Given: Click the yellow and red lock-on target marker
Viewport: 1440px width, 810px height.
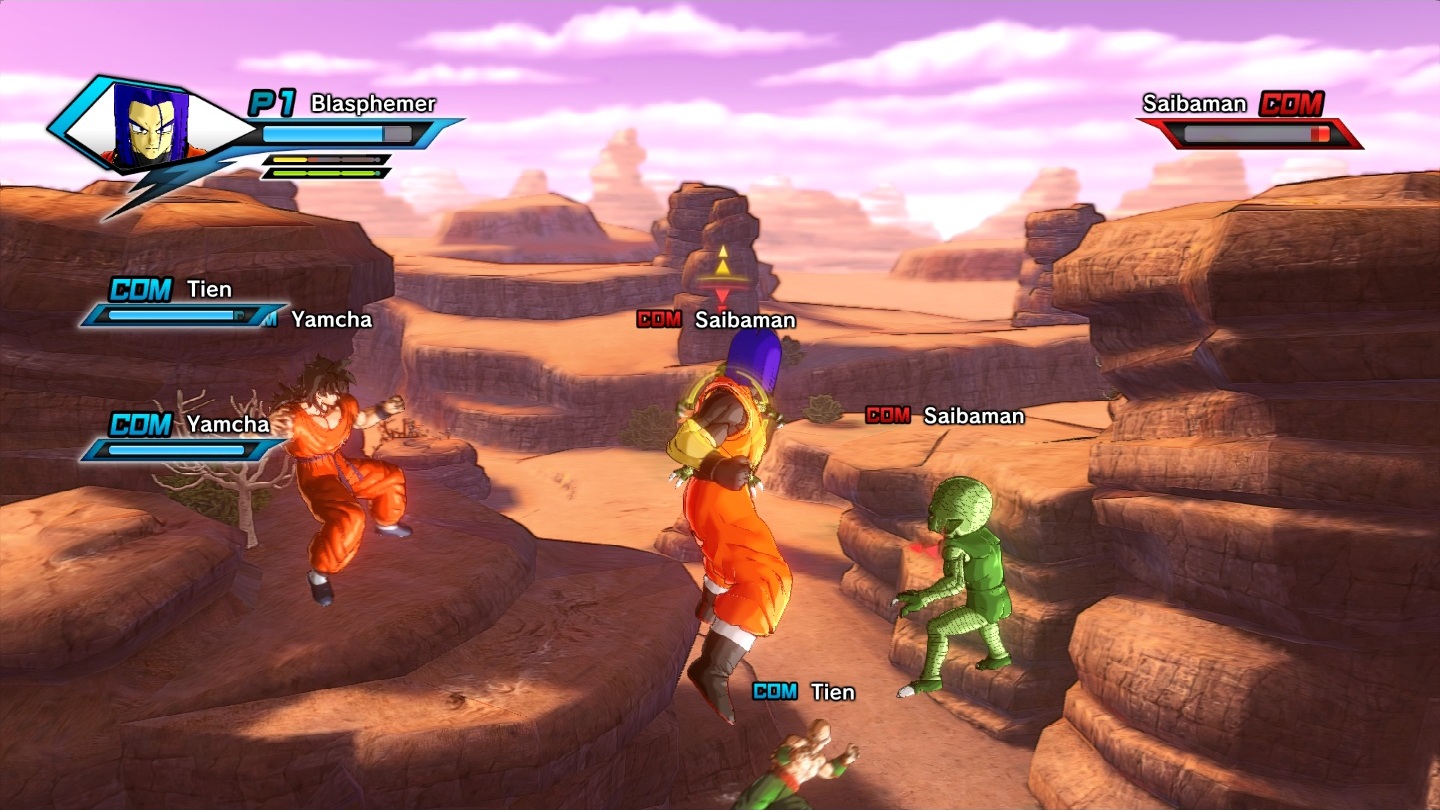Looking at the screenshot, I should click(722, 272).
